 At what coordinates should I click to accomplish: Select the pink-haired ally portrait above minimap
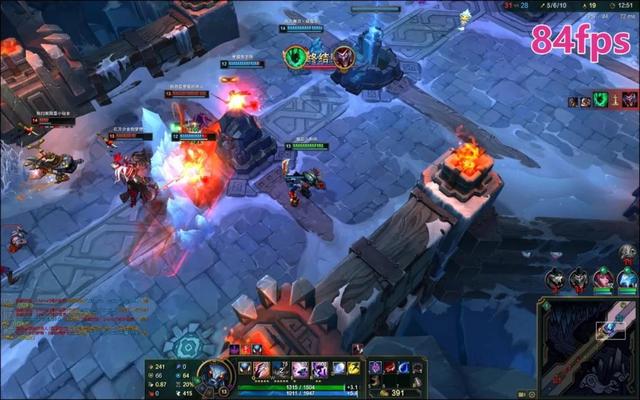tap(603, 279)
